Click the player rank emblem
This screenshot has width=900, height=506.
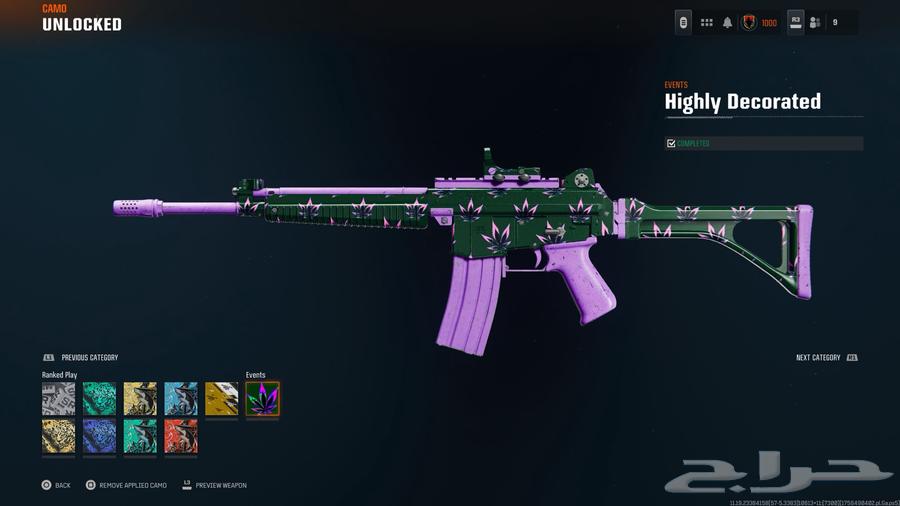749,23
